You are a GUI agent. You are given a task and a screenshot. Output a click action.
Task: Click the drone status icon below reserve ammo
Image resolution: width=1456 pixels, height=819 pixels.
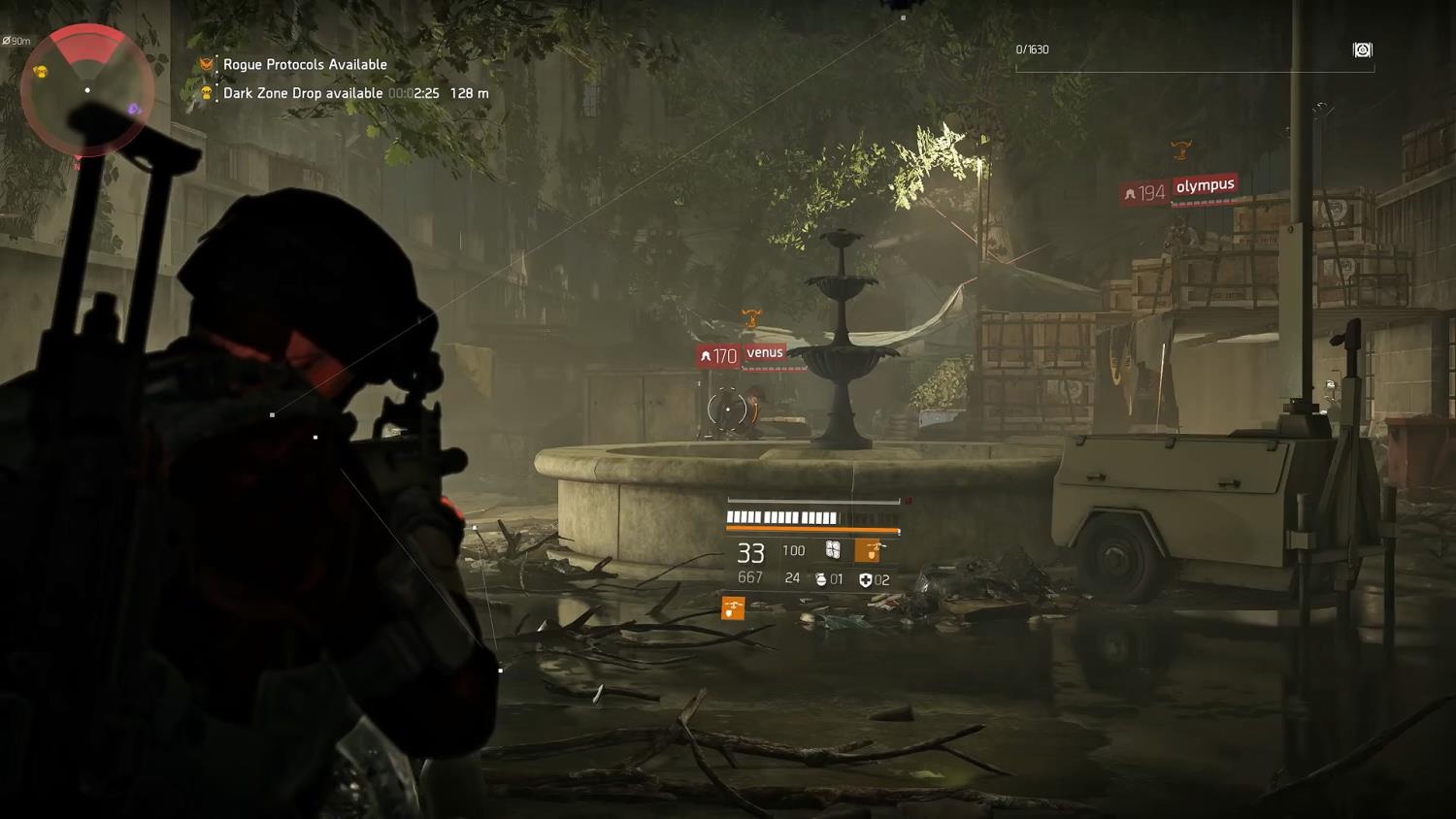(x=733, y=608)
